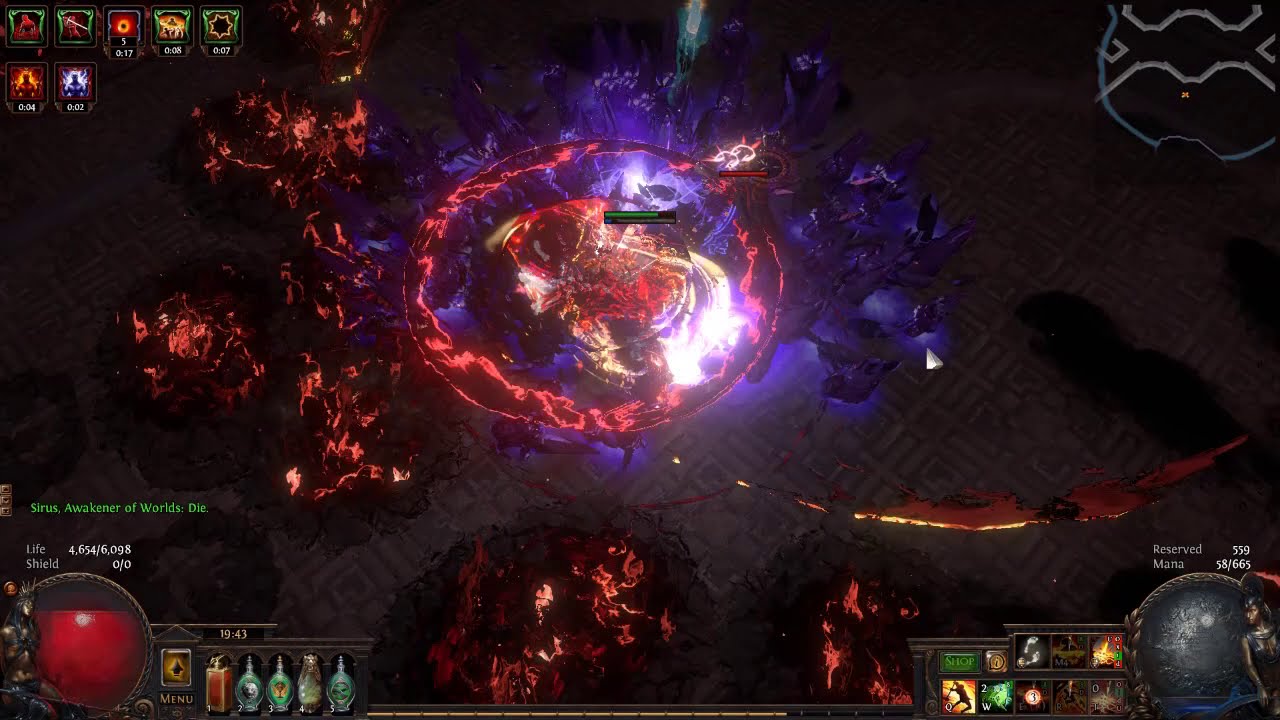
Task: Activate the green W skill
Action: (995, 696)
